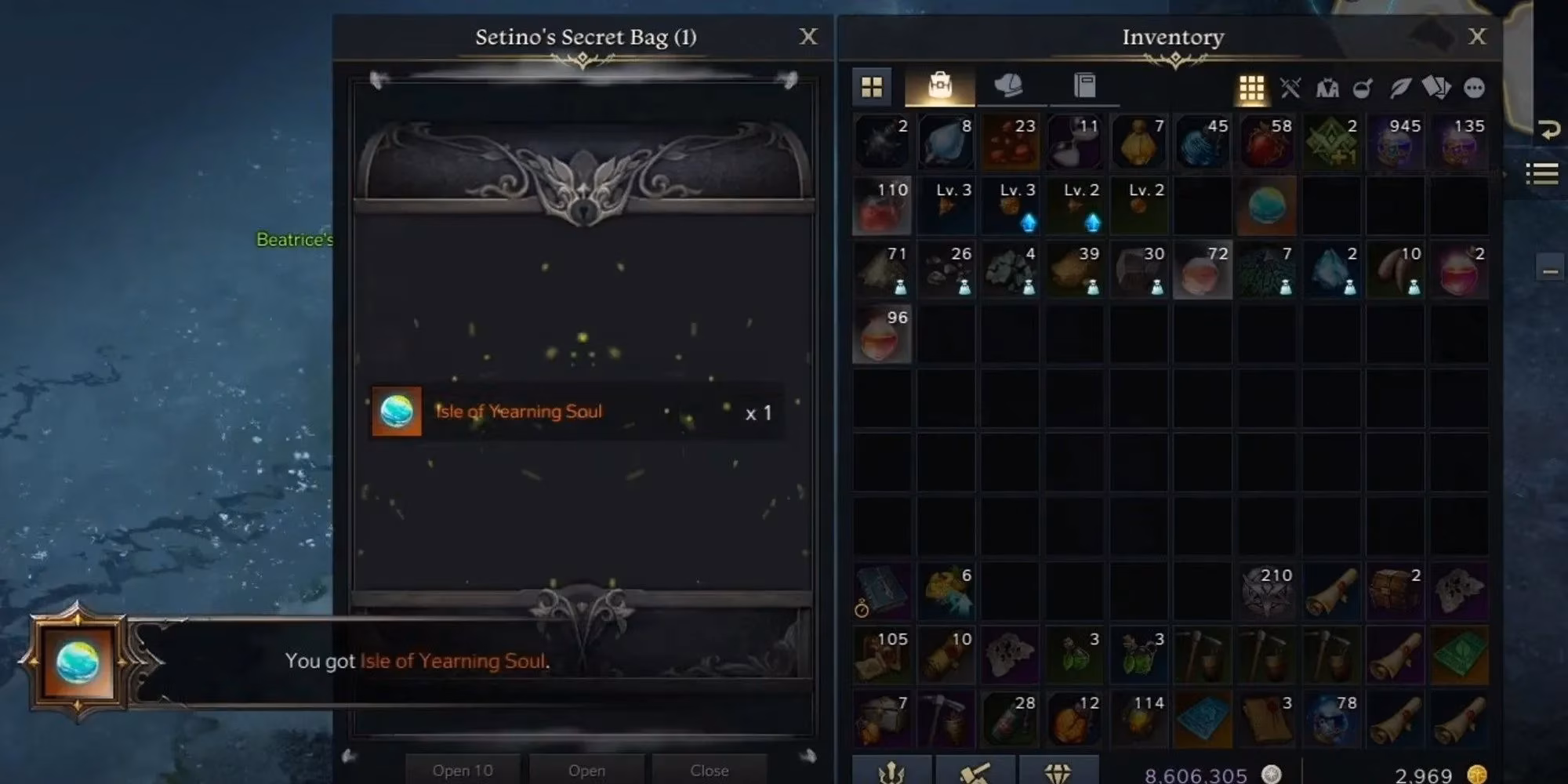Open the list icon below the return arrow
The image size is (1568, 784).
point(1541,174)
